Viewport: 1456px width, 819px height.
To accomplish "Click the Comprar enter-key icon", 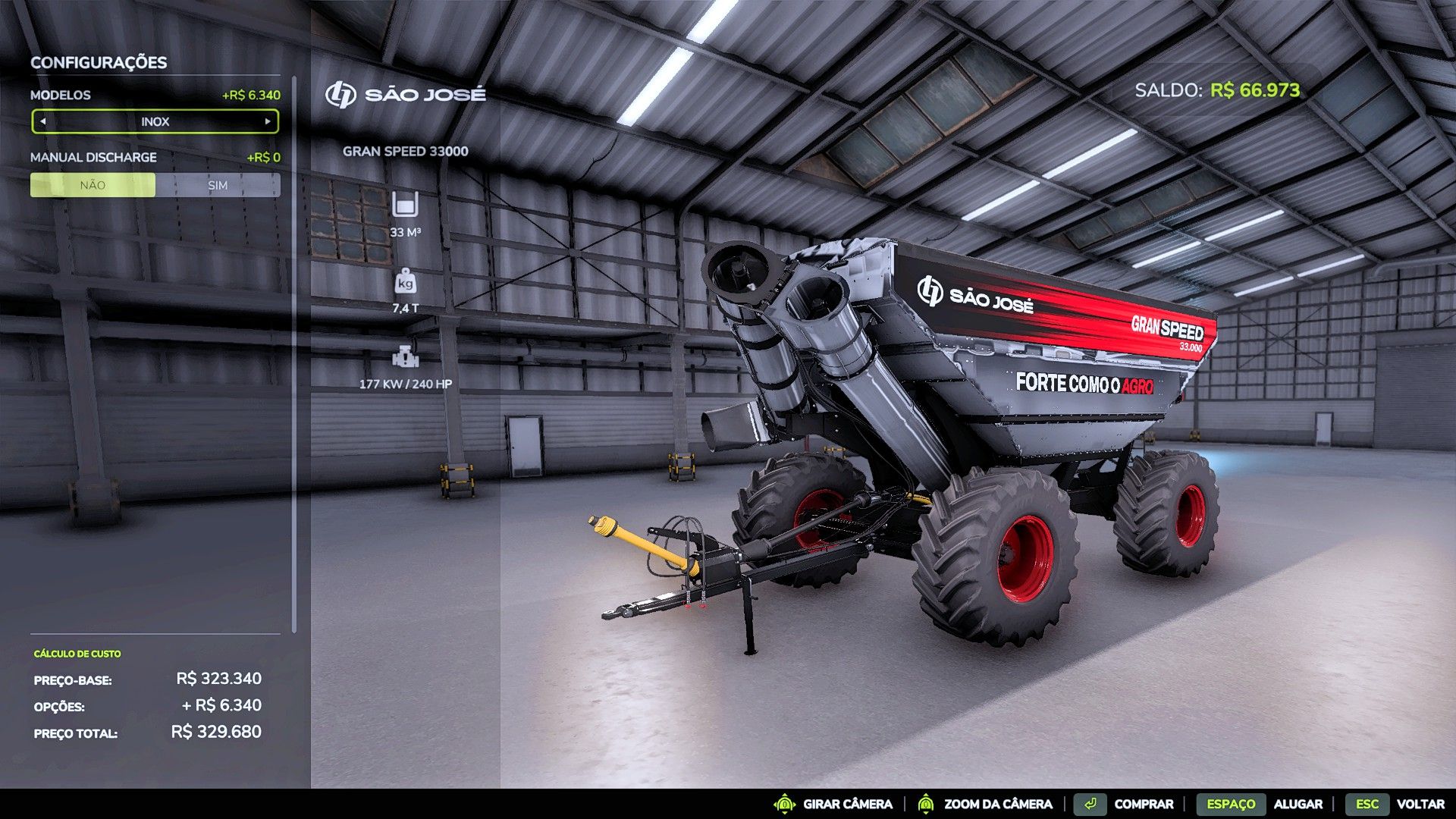I will point(1090,804).
